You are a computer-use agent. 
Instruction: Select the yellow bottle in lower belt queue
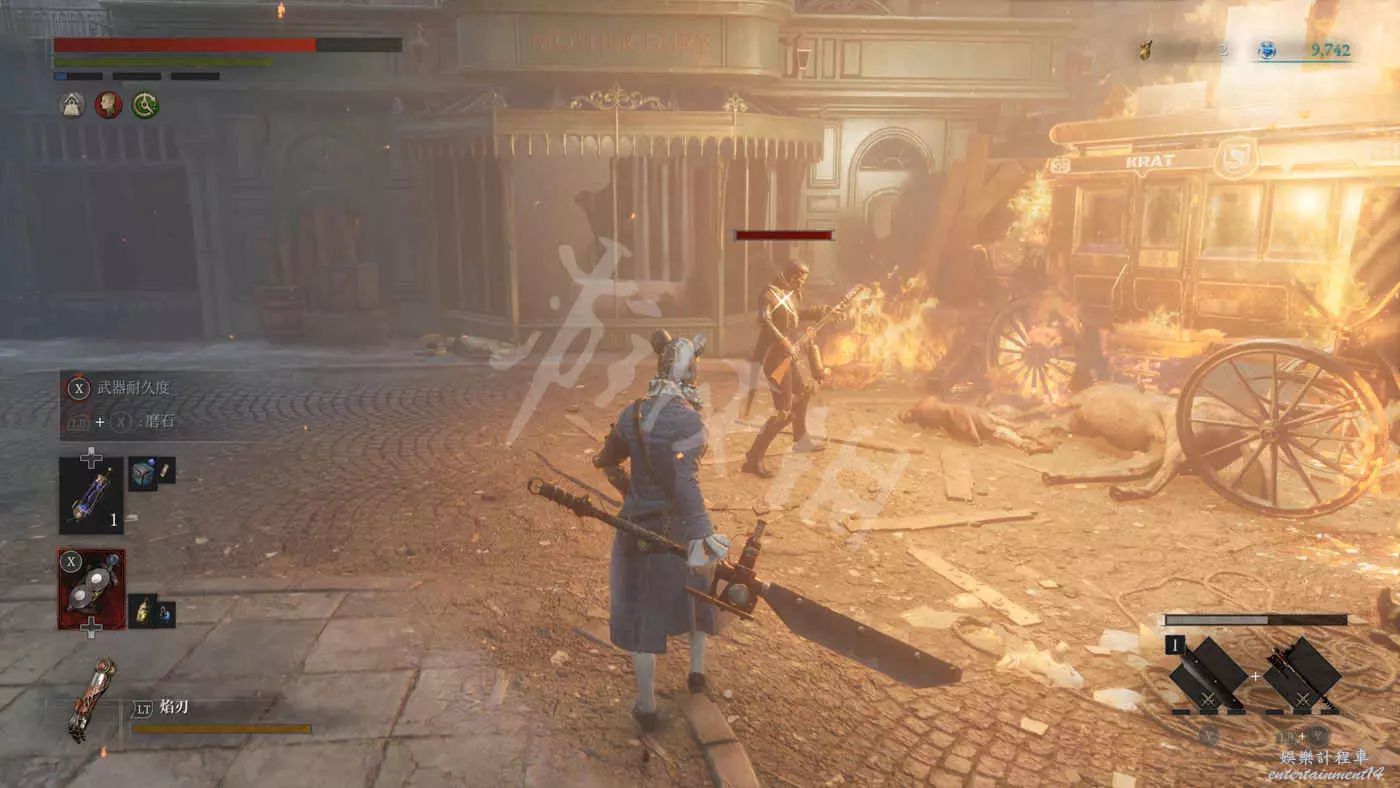[x=142, y=609]
